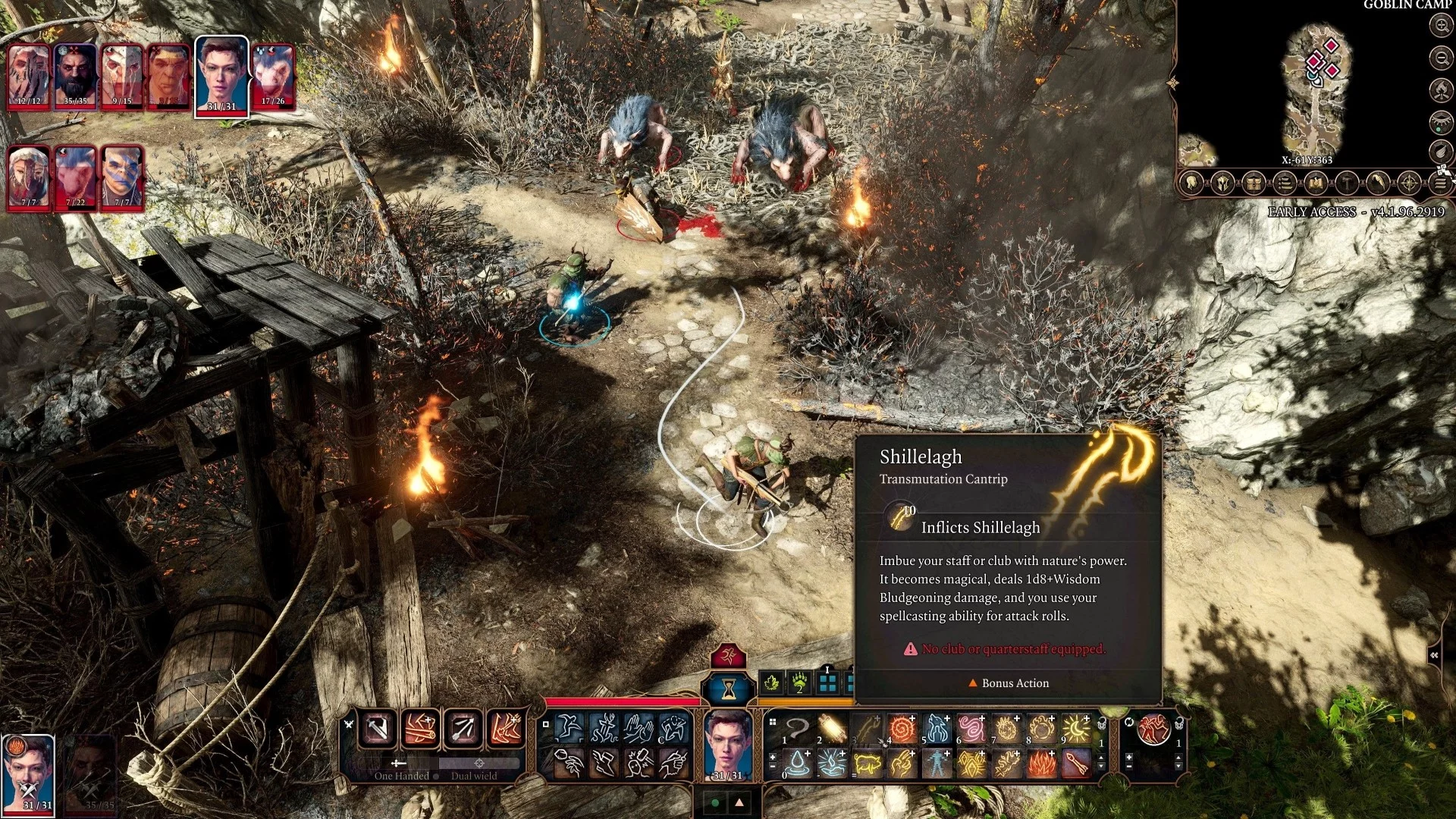Cast the flame spell in the hotbar
The height and width of the screenshot is (819, 1456).
[x=1042, y=764]
